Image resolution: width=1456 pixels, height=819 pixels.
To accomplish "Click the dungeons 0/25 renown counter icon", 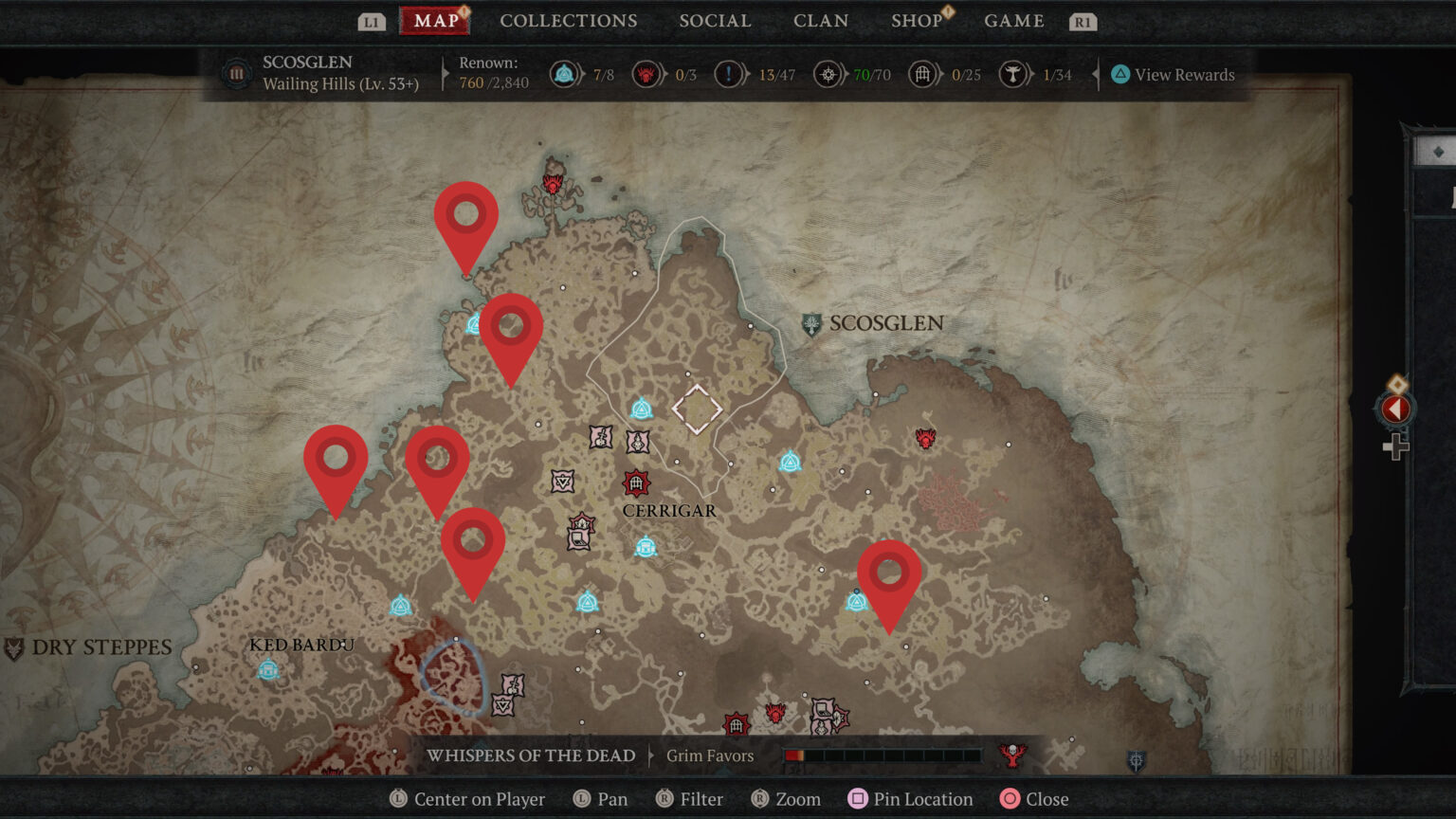I will (x=918, y=74).
